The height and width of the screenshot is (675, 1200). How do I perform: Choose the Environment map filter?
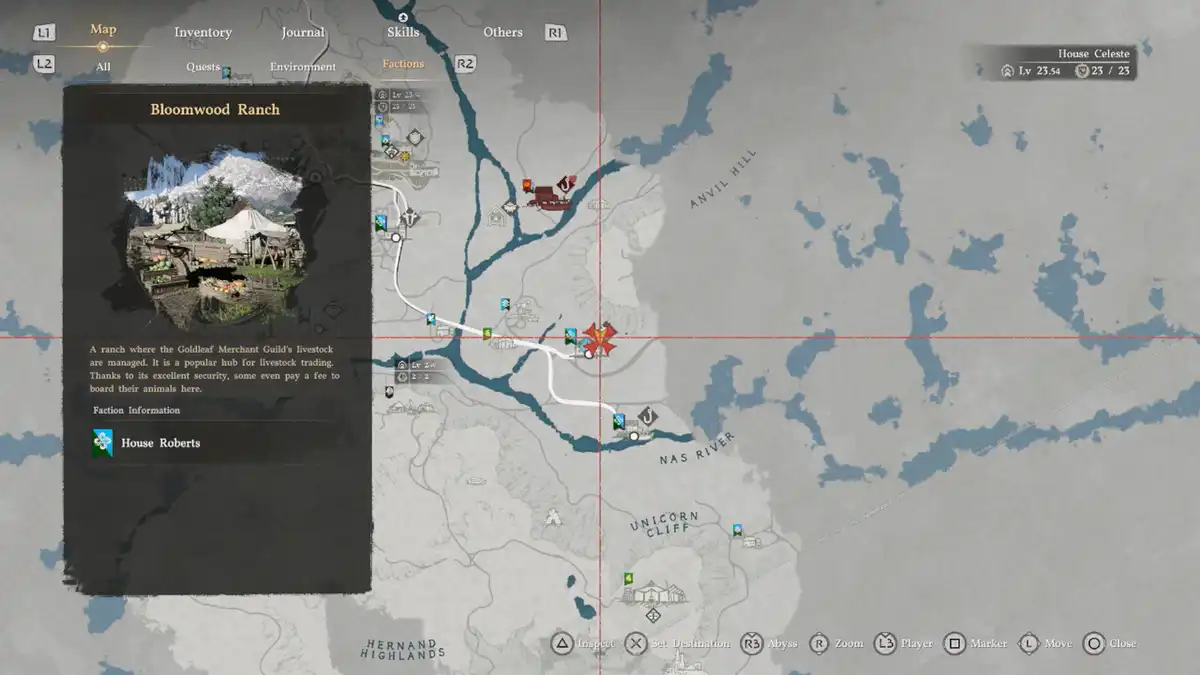(303, 67)
